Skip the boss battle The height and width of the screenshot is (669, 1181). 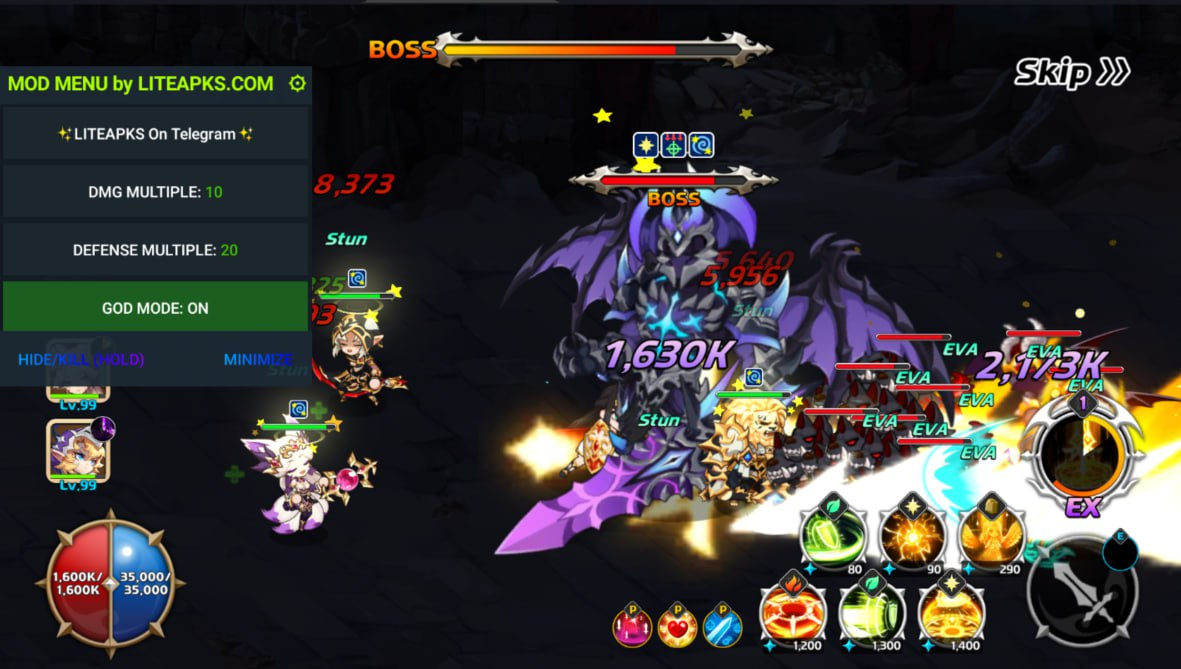coord(1071,72)
